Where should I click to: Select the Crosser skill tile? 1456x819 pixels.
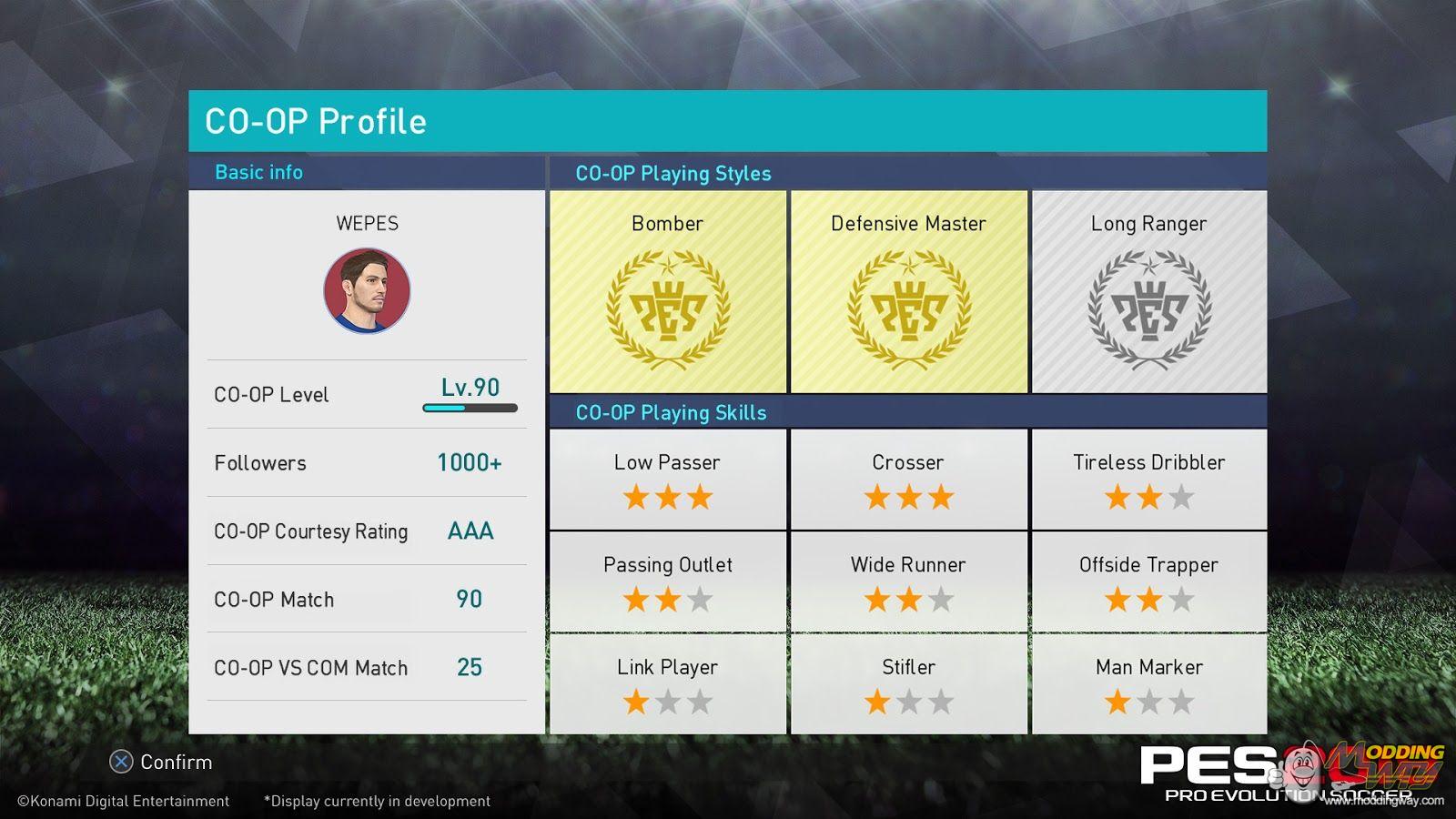908,480
